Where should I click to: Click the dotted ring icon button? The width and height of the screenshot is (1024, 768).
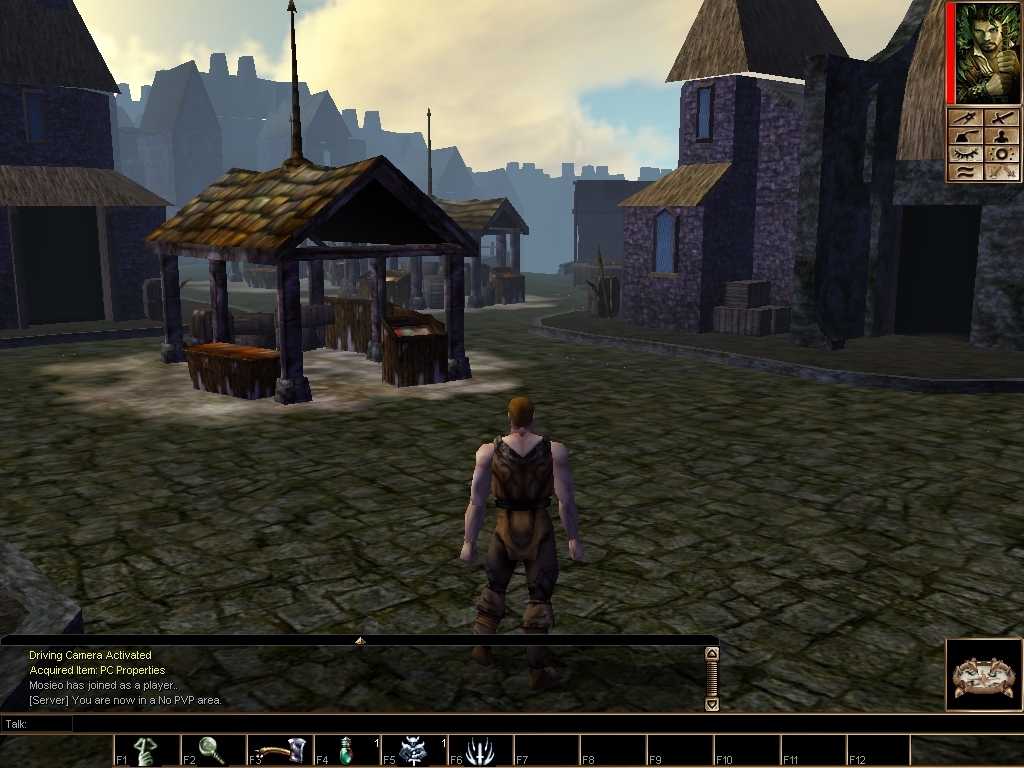[x=1000, y=154]
